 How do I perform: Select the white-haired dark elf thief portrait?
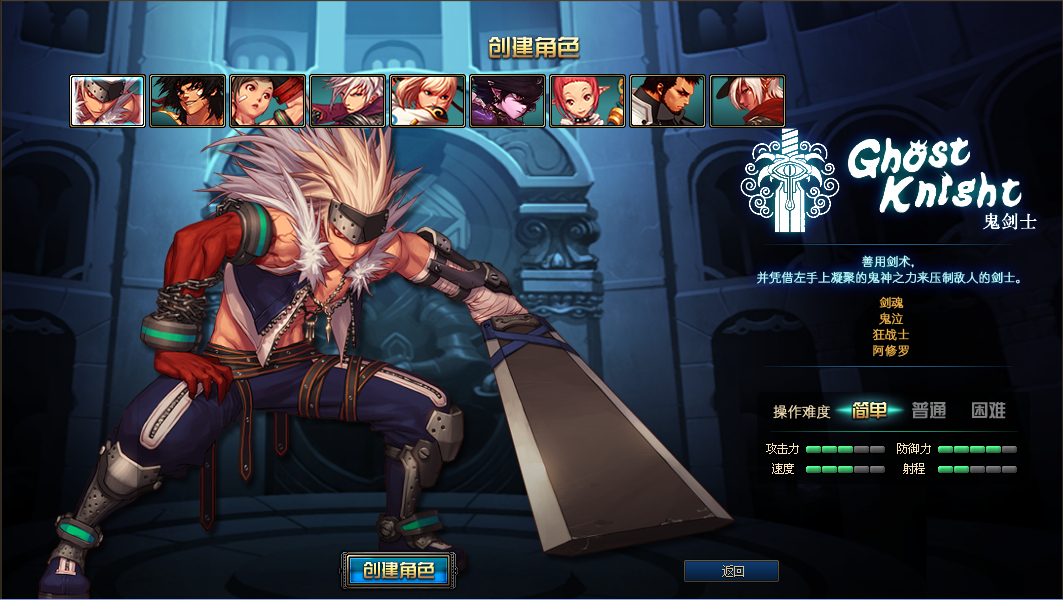pos(747,101)
